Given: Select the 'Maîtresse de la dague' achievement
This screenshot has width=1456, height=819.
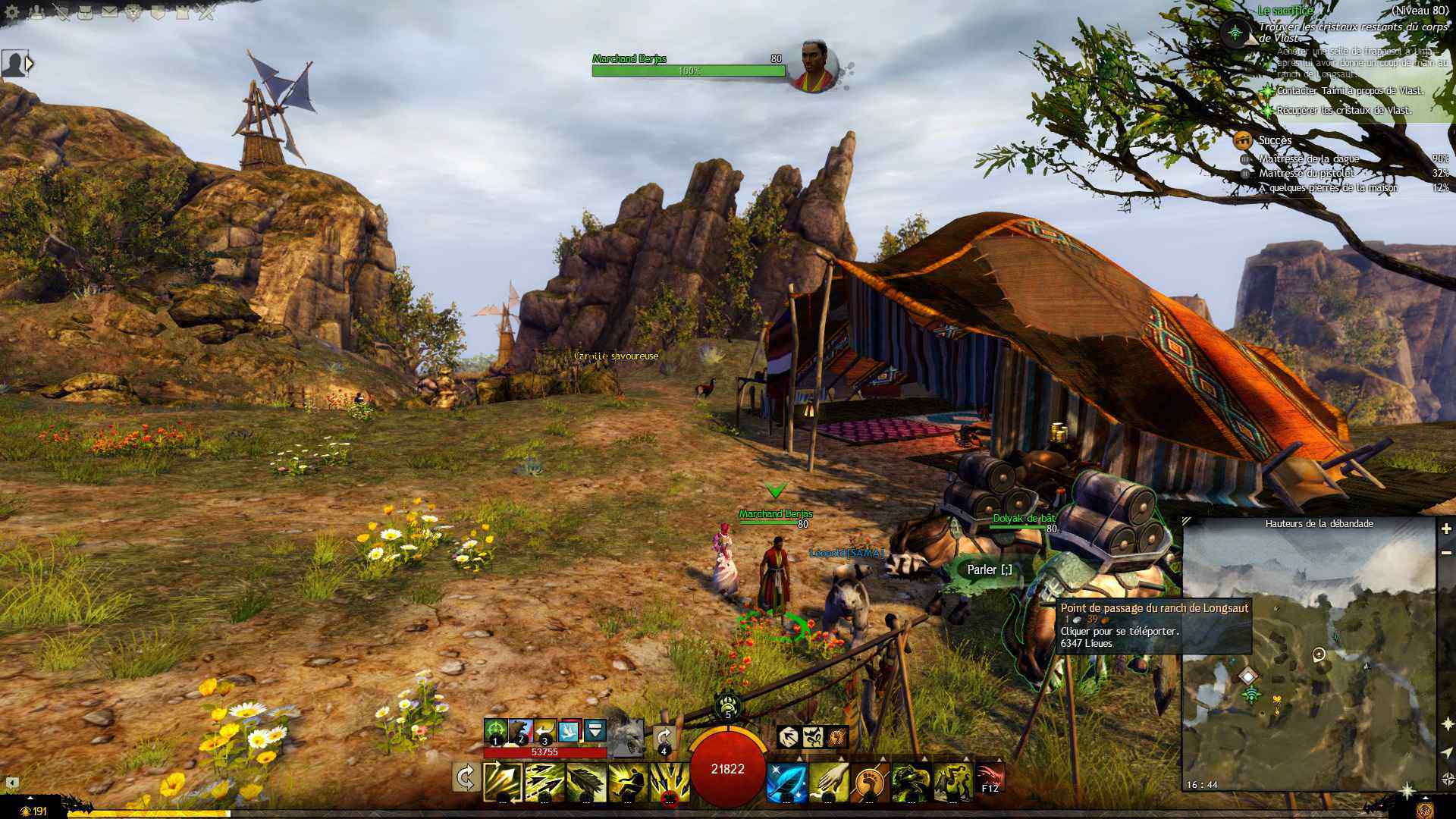Looking at the screenshot, I should [x=1309, y=158].
